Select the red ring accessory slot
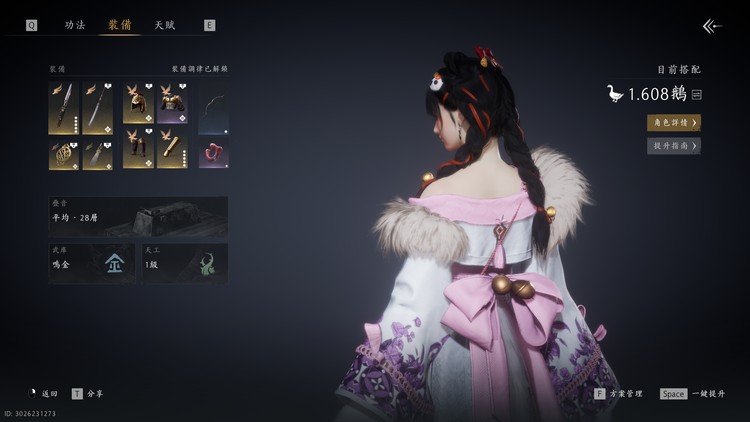The image size is (750, 422). [x=213, y=153]
